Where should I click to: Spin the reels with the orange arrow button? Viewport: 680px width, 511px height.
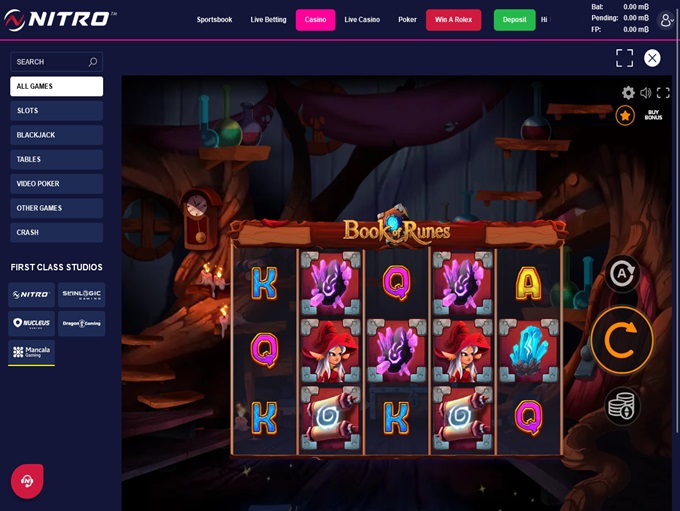pos(621,340)
